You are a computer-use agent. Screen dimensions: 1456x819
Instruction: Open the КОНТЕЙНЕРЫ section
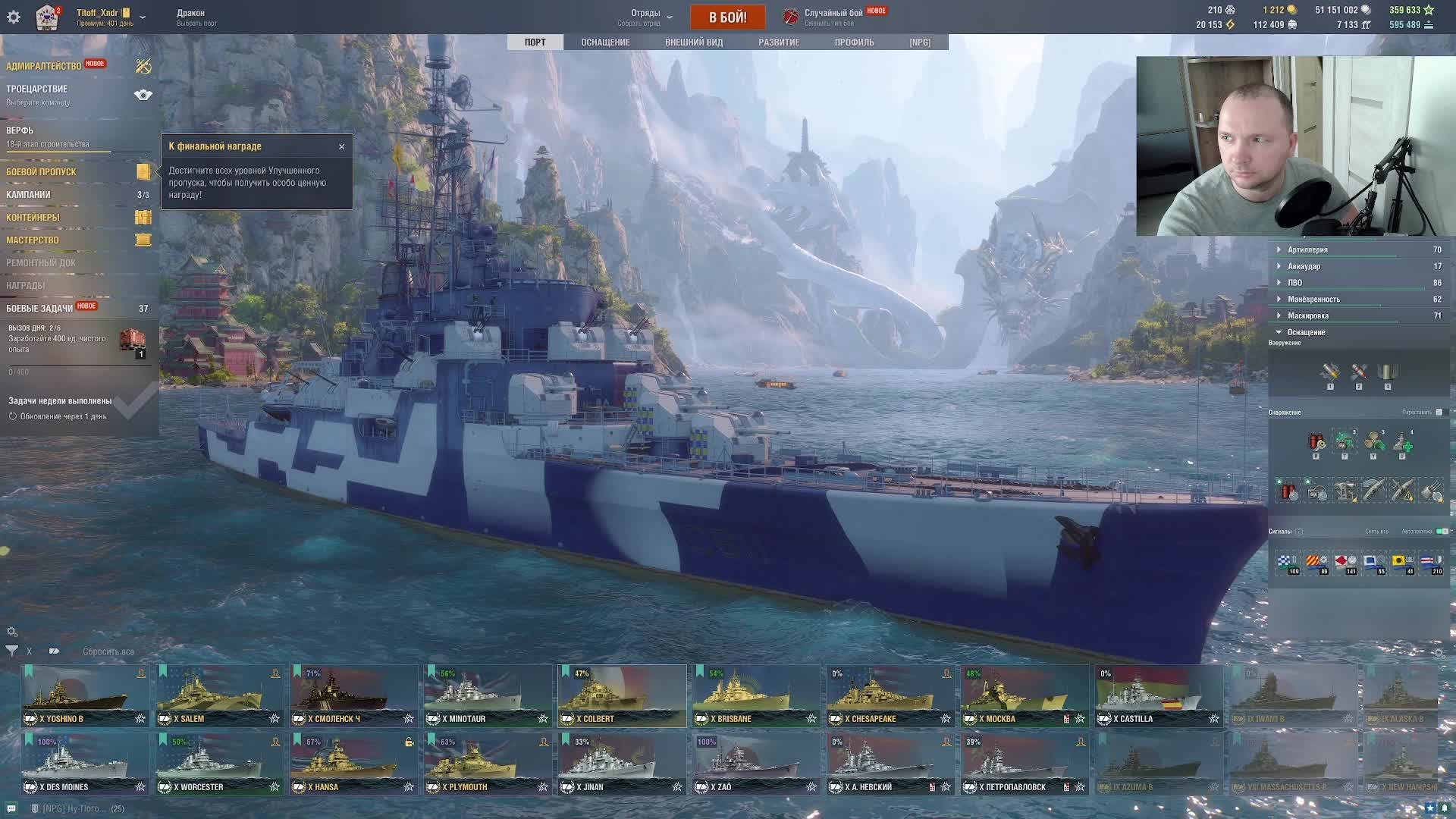[33, 218]
